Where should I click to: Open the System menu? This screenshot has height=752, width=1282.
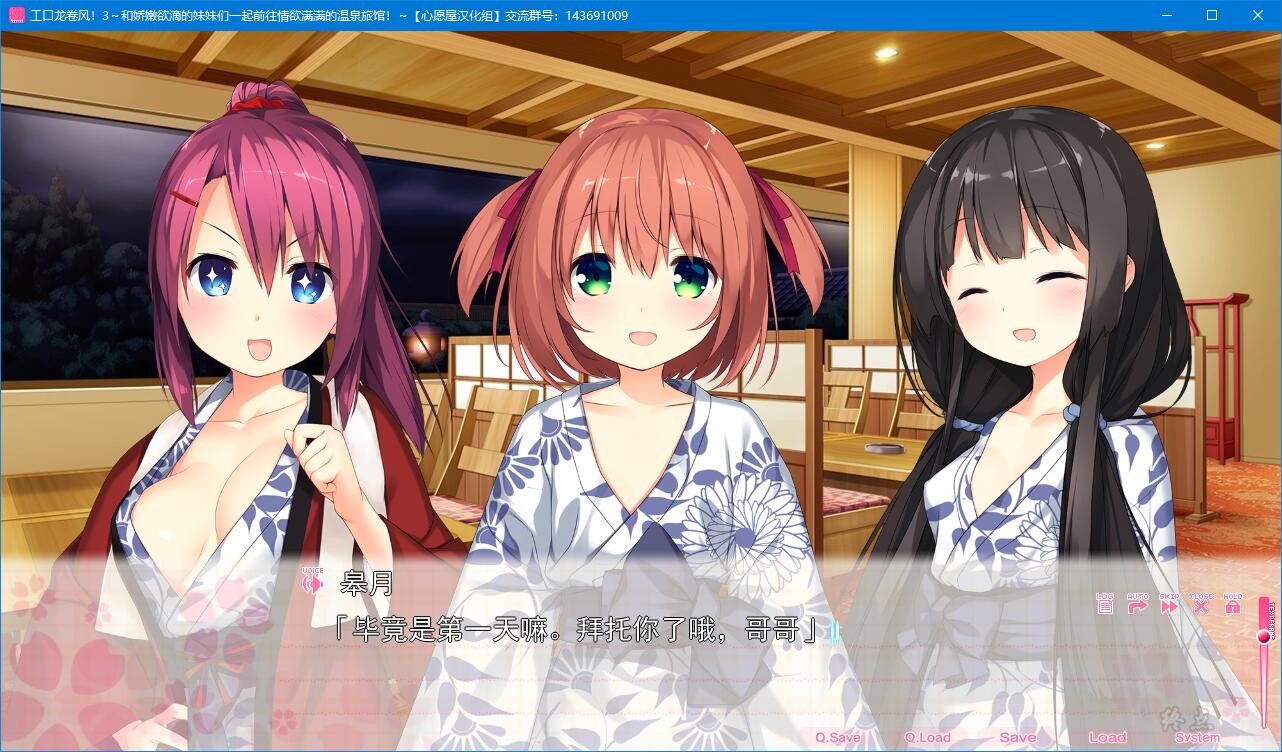click(1198, 737)
